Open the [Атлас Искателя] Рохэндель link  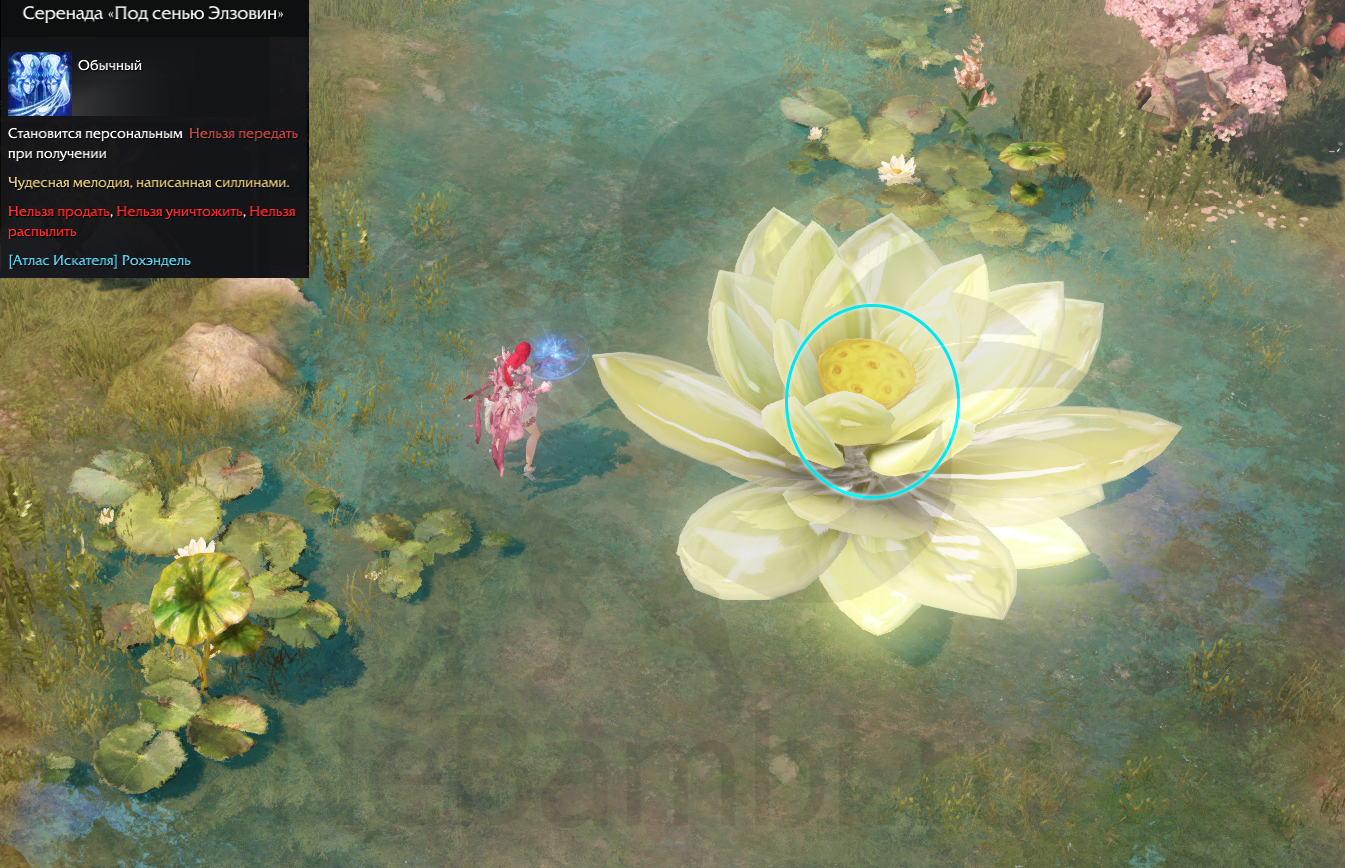click(99, 260)
